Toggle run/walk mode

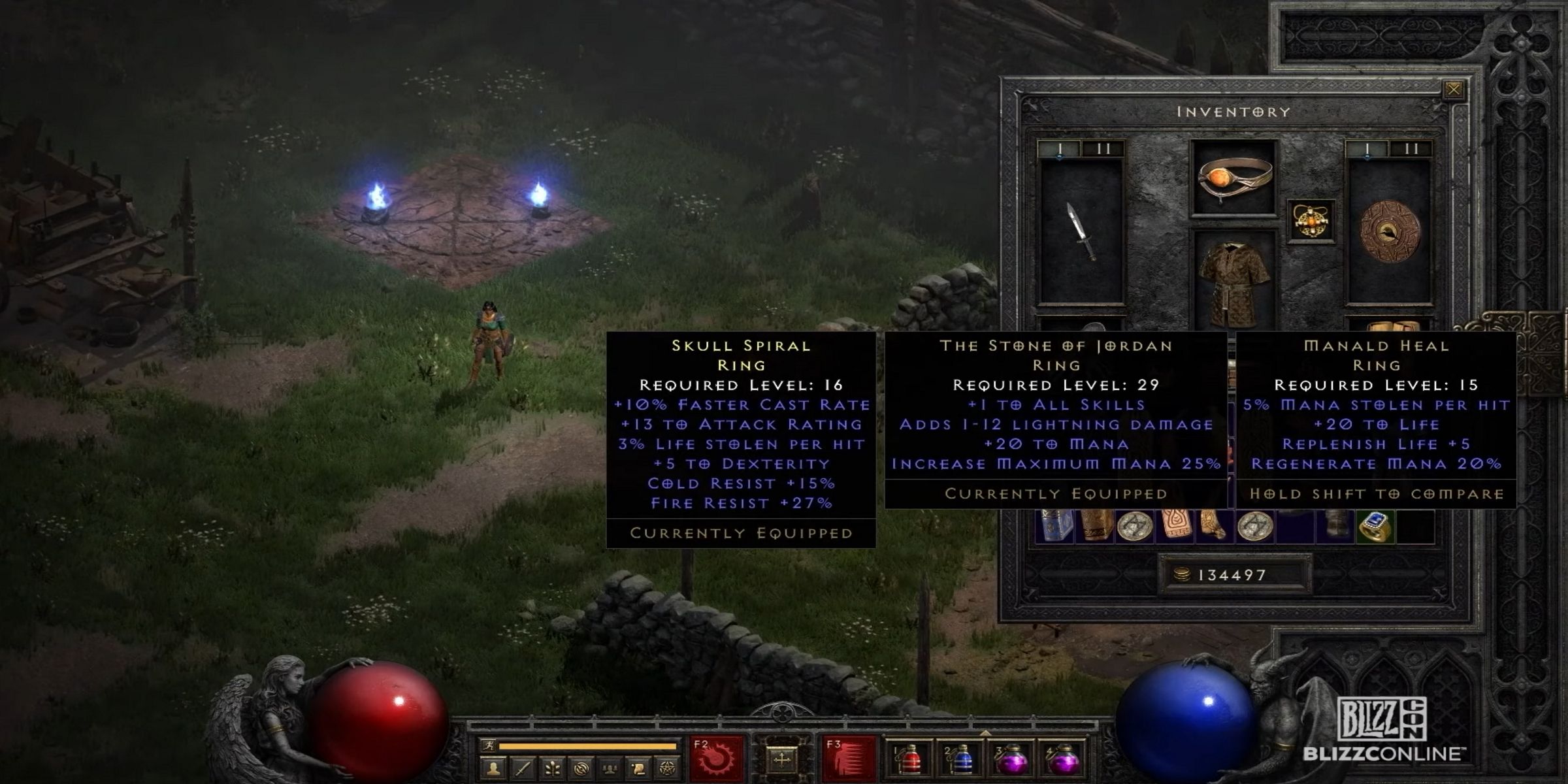coord(488,745)
